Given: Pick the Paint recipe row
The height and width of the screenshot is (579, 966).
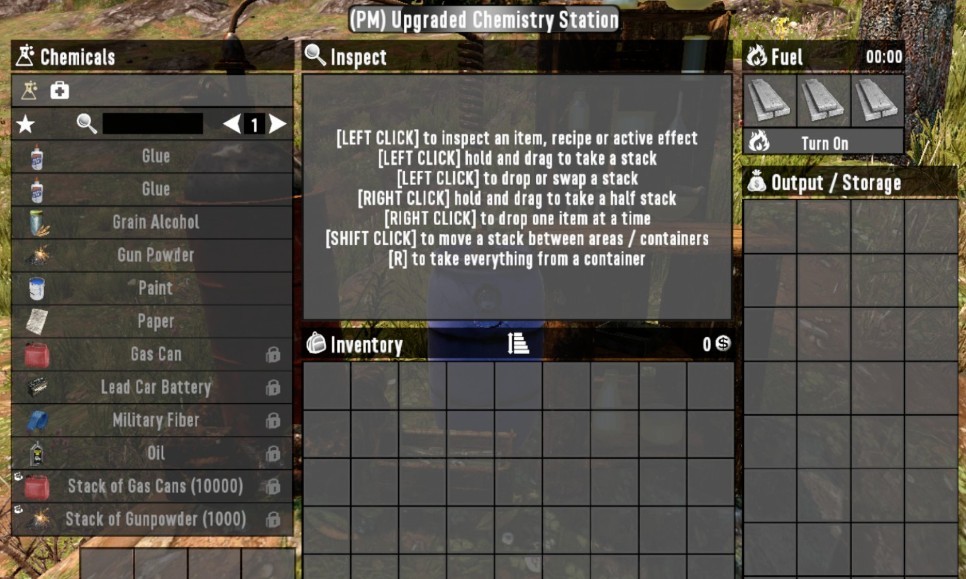Looking at the screenshot, I should [x=155, y=288].
